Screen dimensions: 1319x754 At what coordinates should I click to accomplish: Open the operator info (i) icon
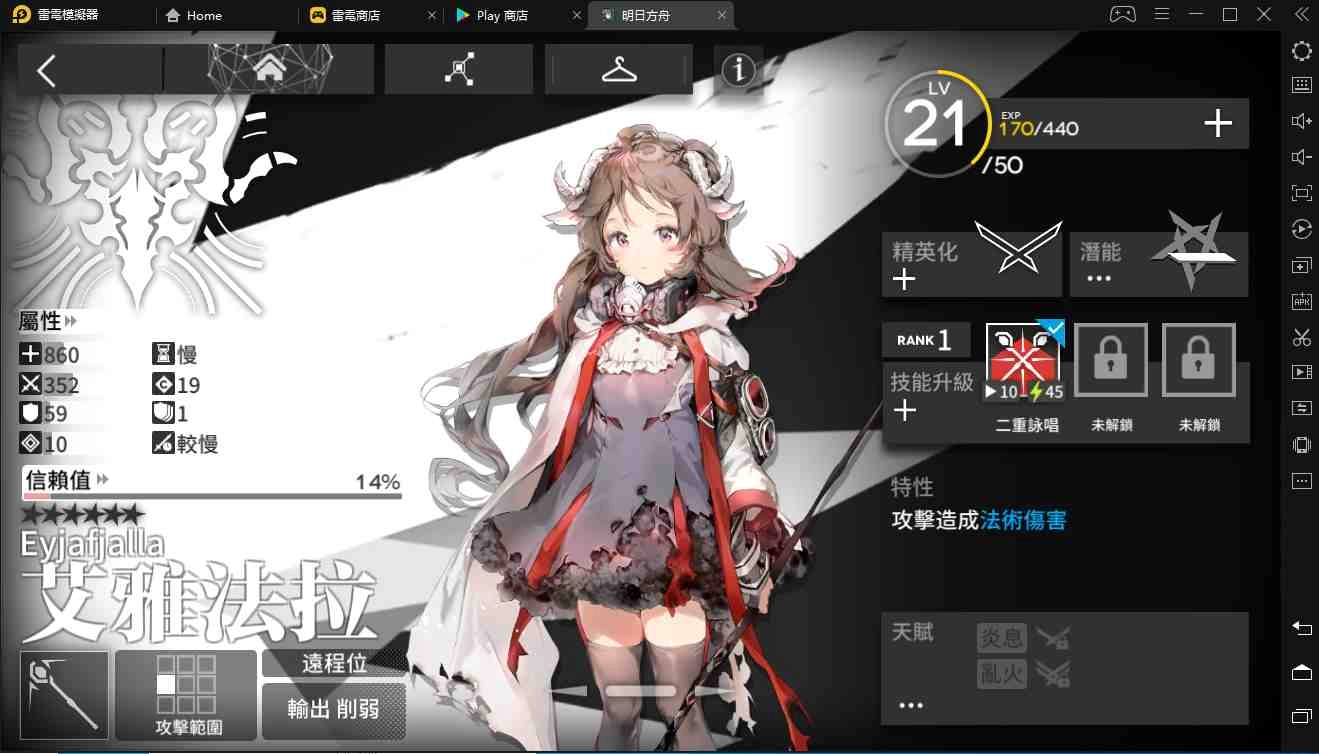click(738, 70)
